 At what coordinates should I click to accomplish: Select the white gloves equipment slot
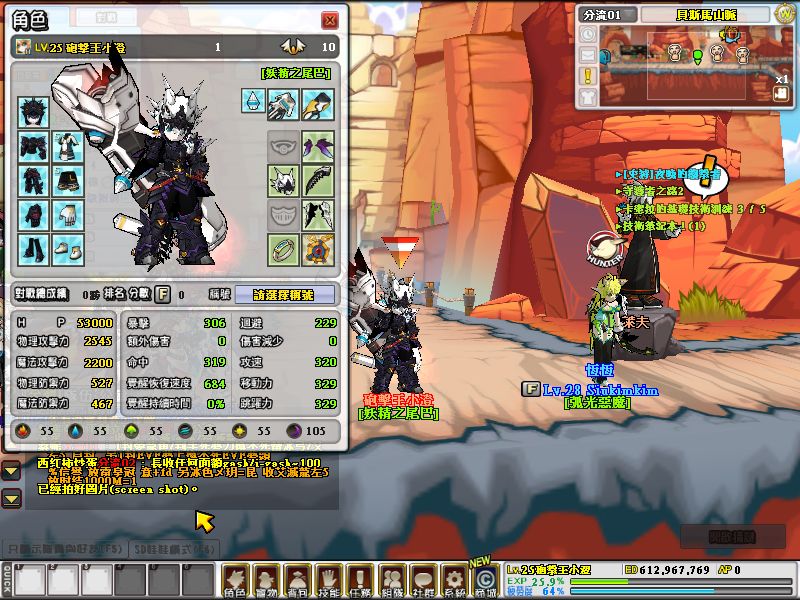click(68, 215)
